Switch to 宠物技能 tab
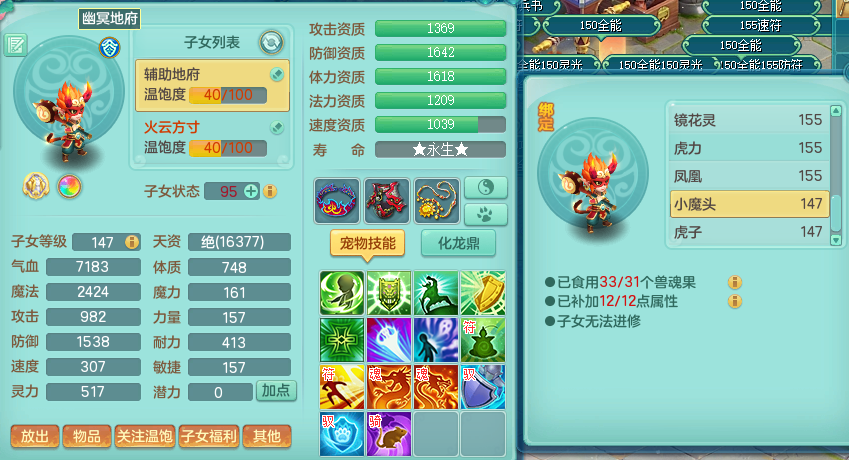This screenshot has width=849, height=460. 367,243
